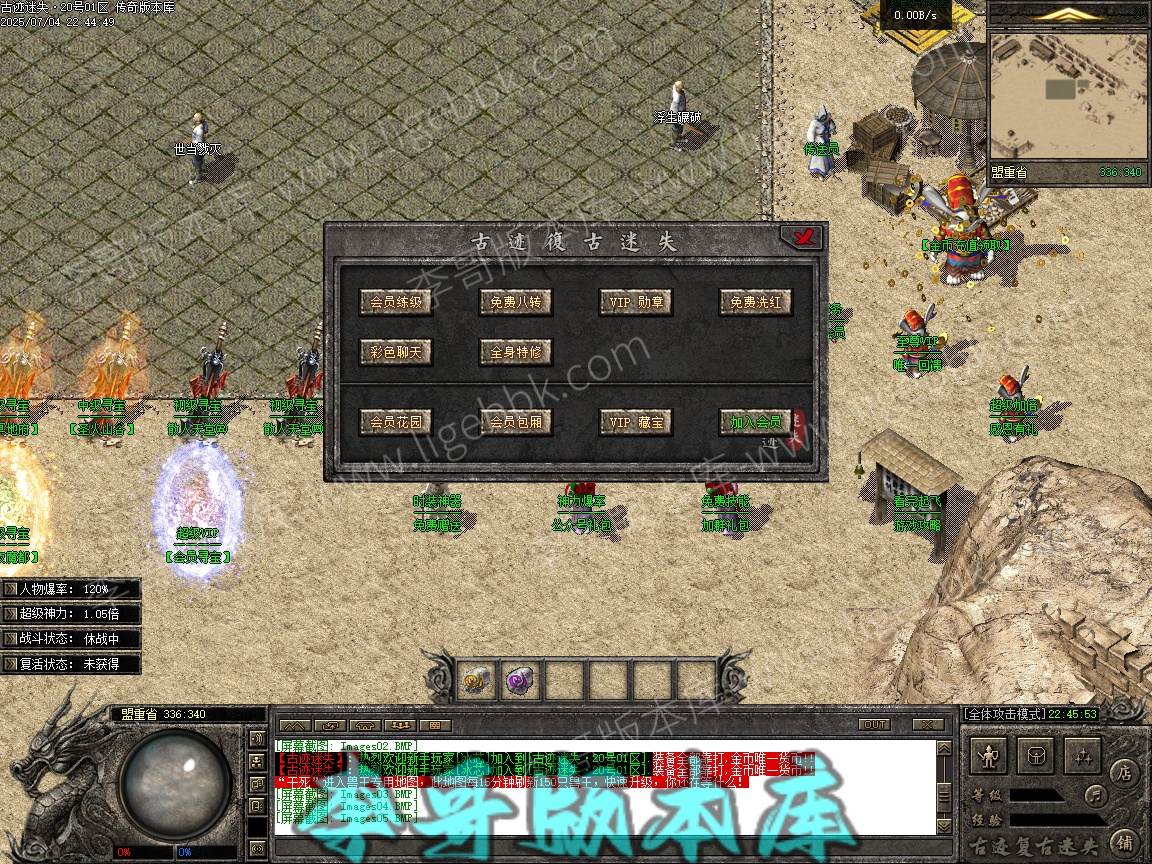Viewport: 1152px width, 864px height.
Task: Select the 会员练级 button
Action: [396, 302]
